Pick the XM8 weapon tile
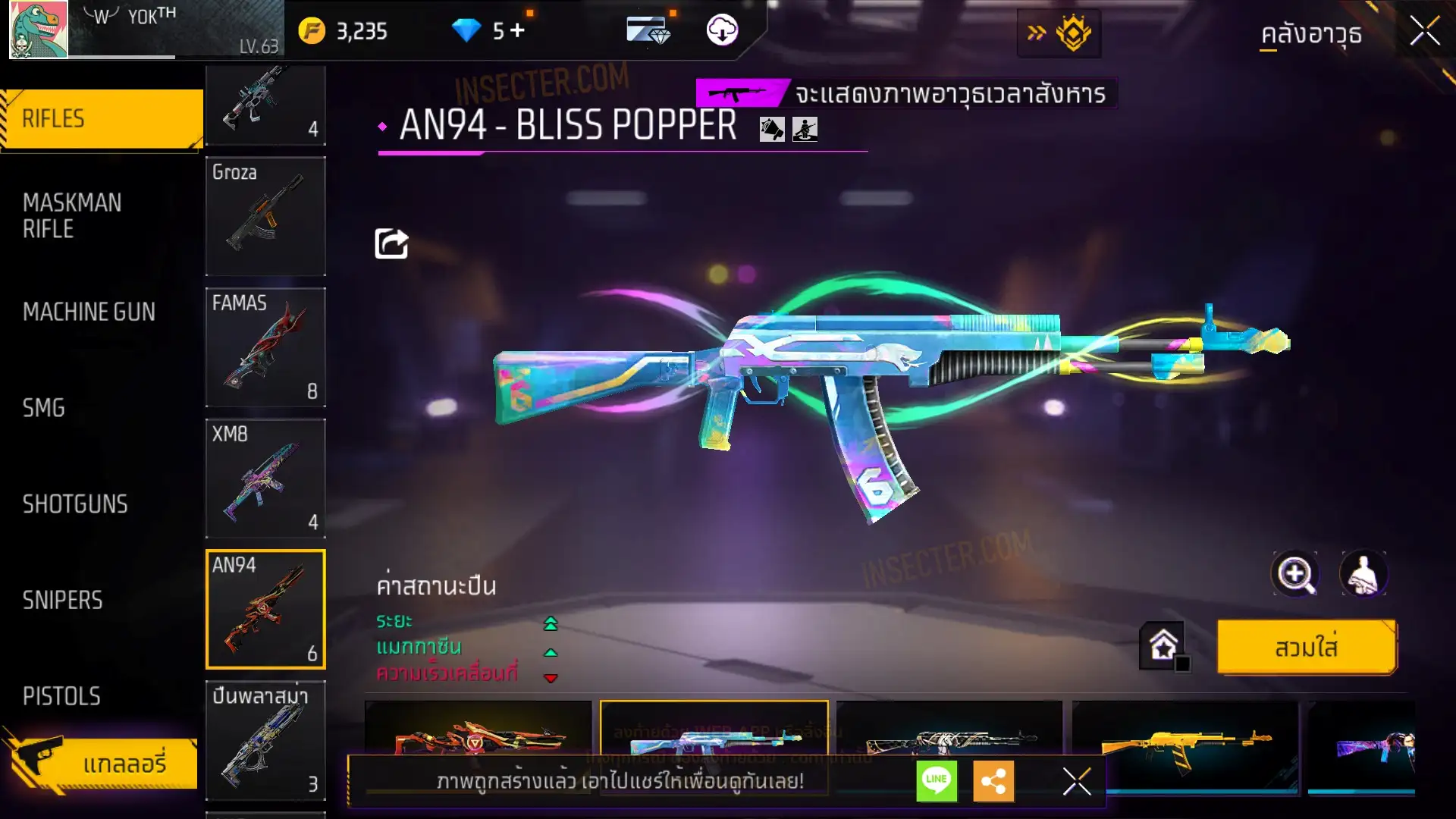Viewport: 1456px width, 819px height. pos(265,479)
